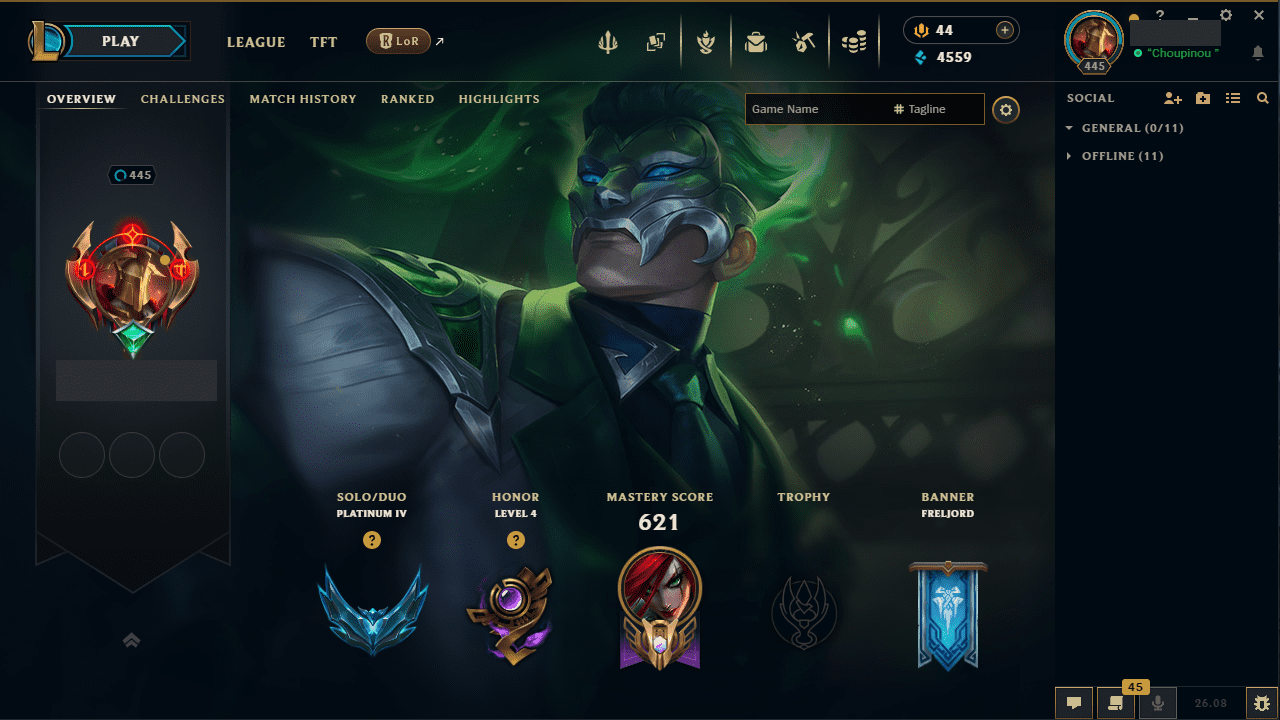Report a bug using the bug icon
The width and height of the screenshot is (1280, 720).
tap(1258, 703)
